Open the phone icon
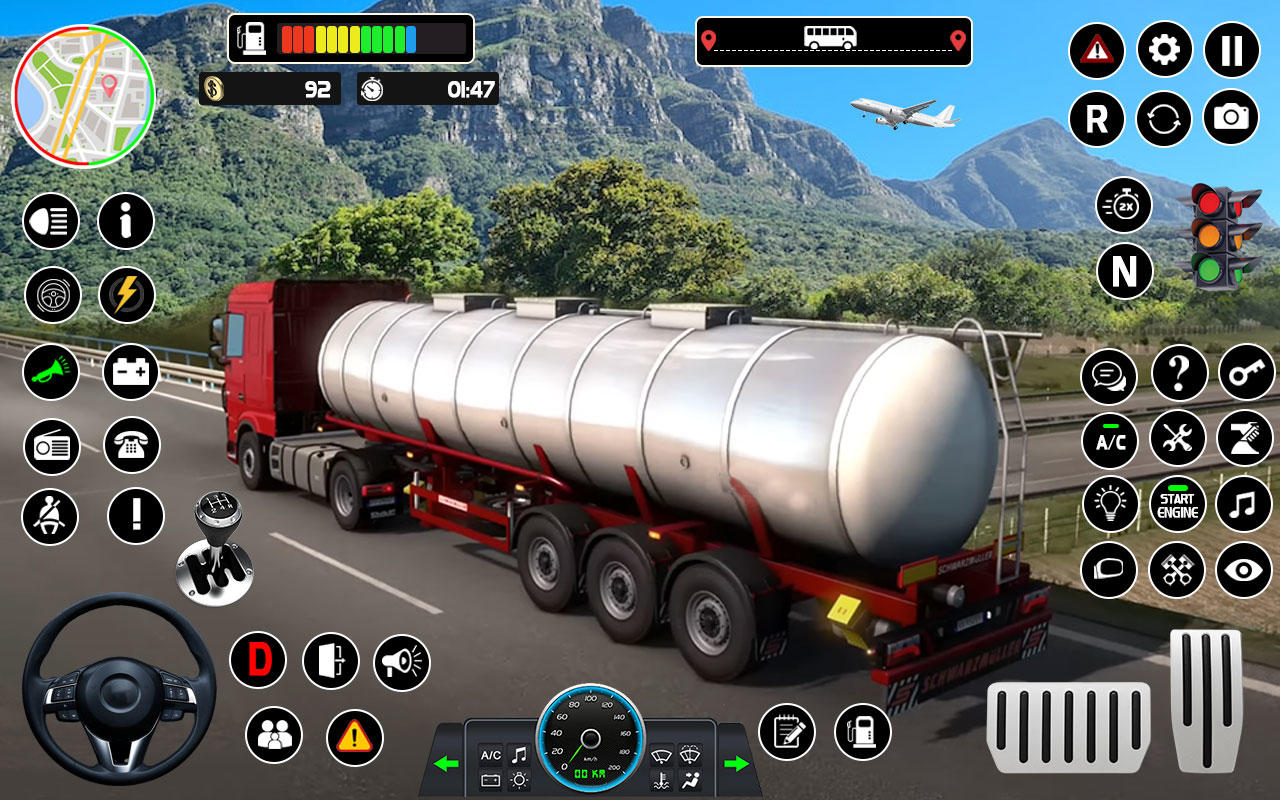Screen dimensions: 1280x800 point(129,444)
